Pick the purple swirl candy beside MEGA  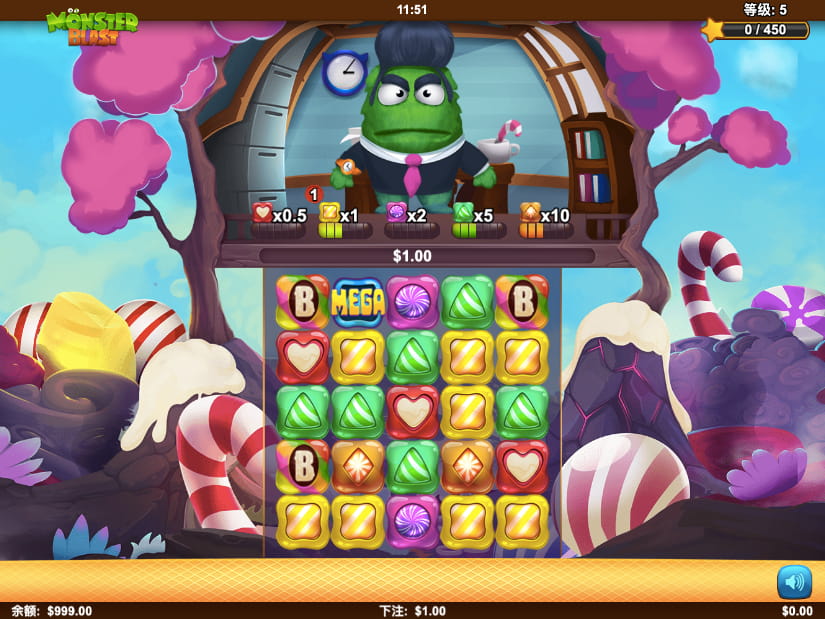coord(412,302)
